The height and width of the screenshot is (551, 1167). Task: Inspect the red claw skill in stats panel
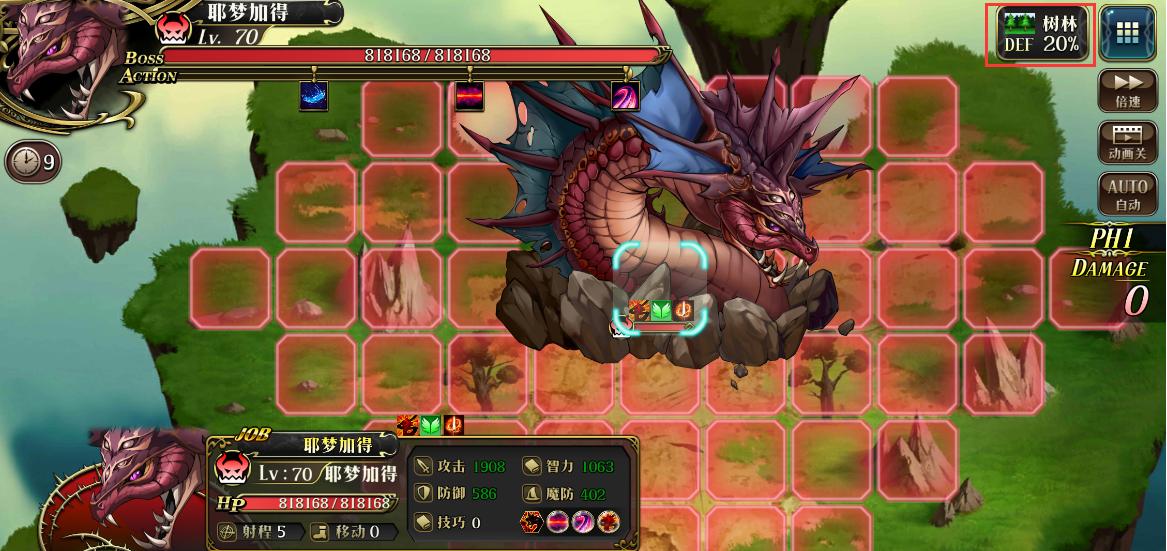click(608, 522)
